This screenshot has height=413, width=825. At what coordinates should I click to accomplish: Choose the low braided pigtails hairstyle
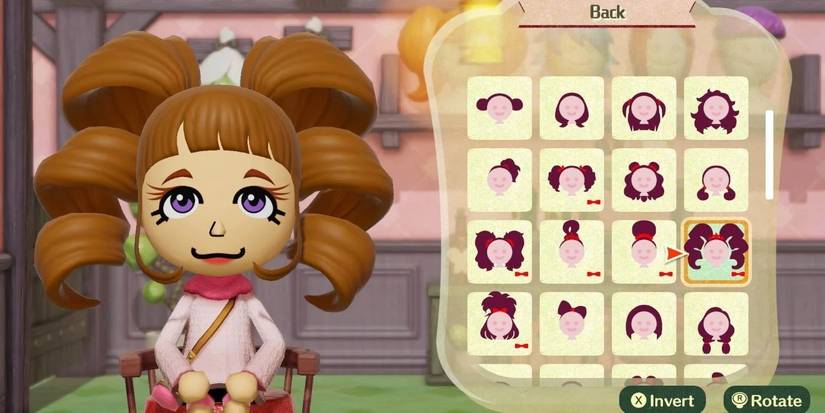tap(716, 180)
